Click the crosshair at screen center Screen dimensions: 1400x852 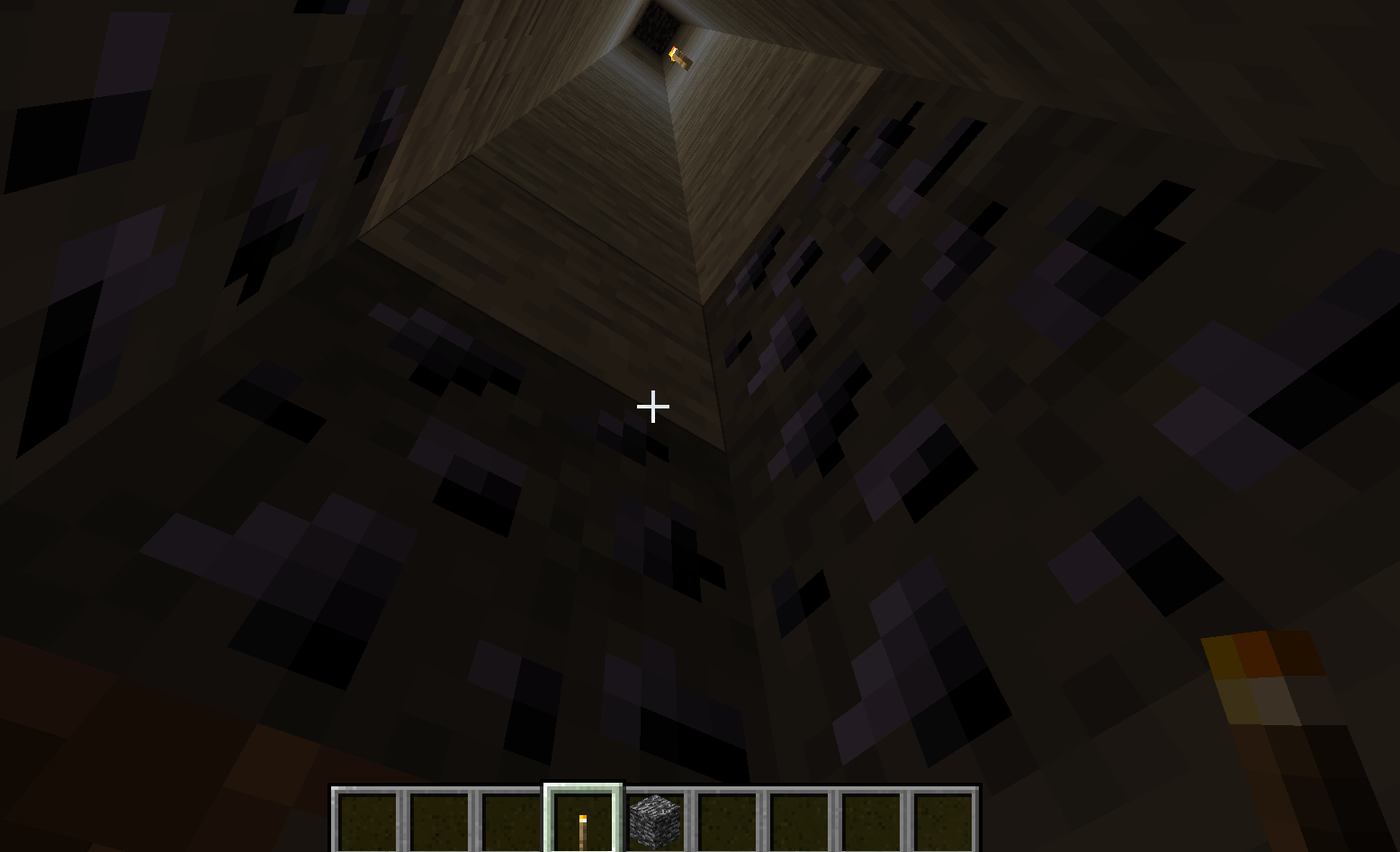click(x=651, y=408)
